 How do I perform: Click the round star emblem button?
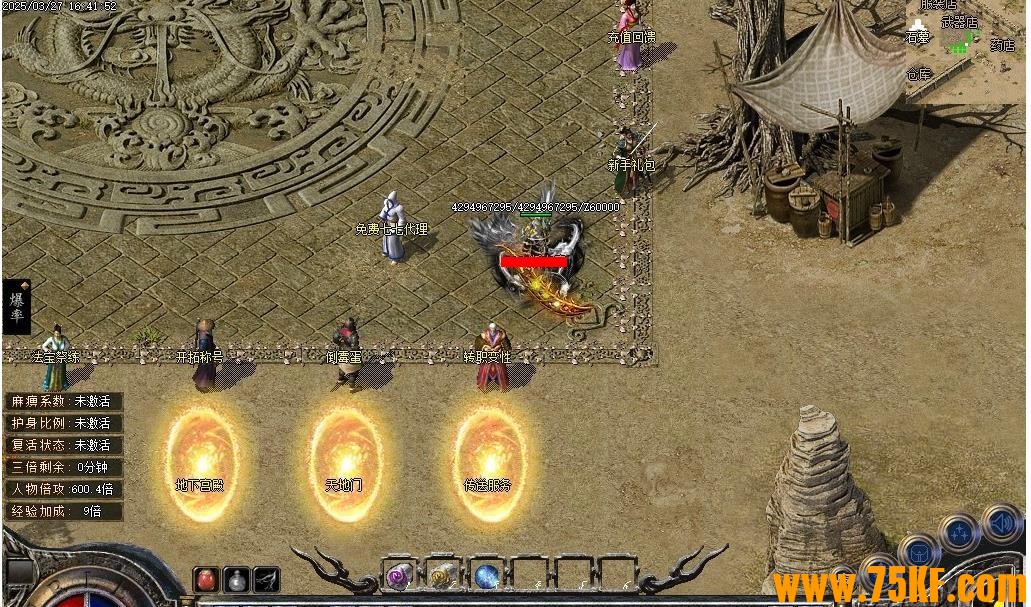[959, 533]
